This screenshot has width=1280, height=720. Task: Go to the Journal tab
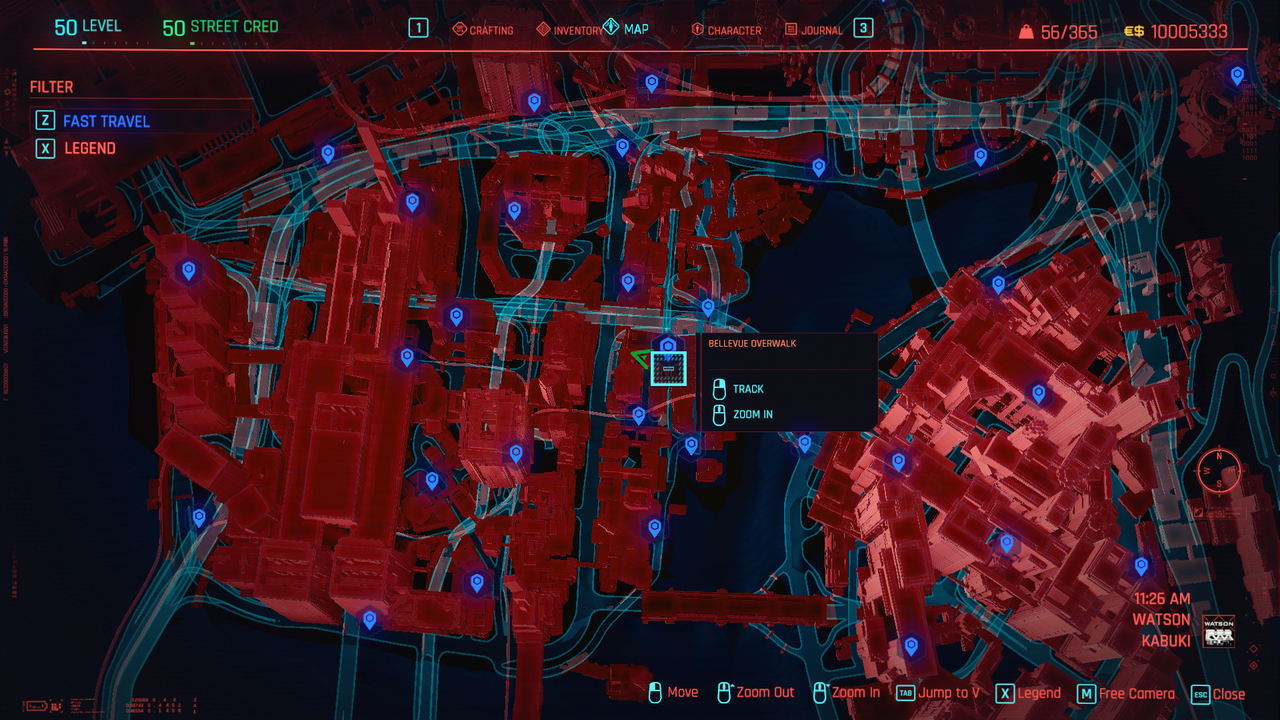pos(813,30)
